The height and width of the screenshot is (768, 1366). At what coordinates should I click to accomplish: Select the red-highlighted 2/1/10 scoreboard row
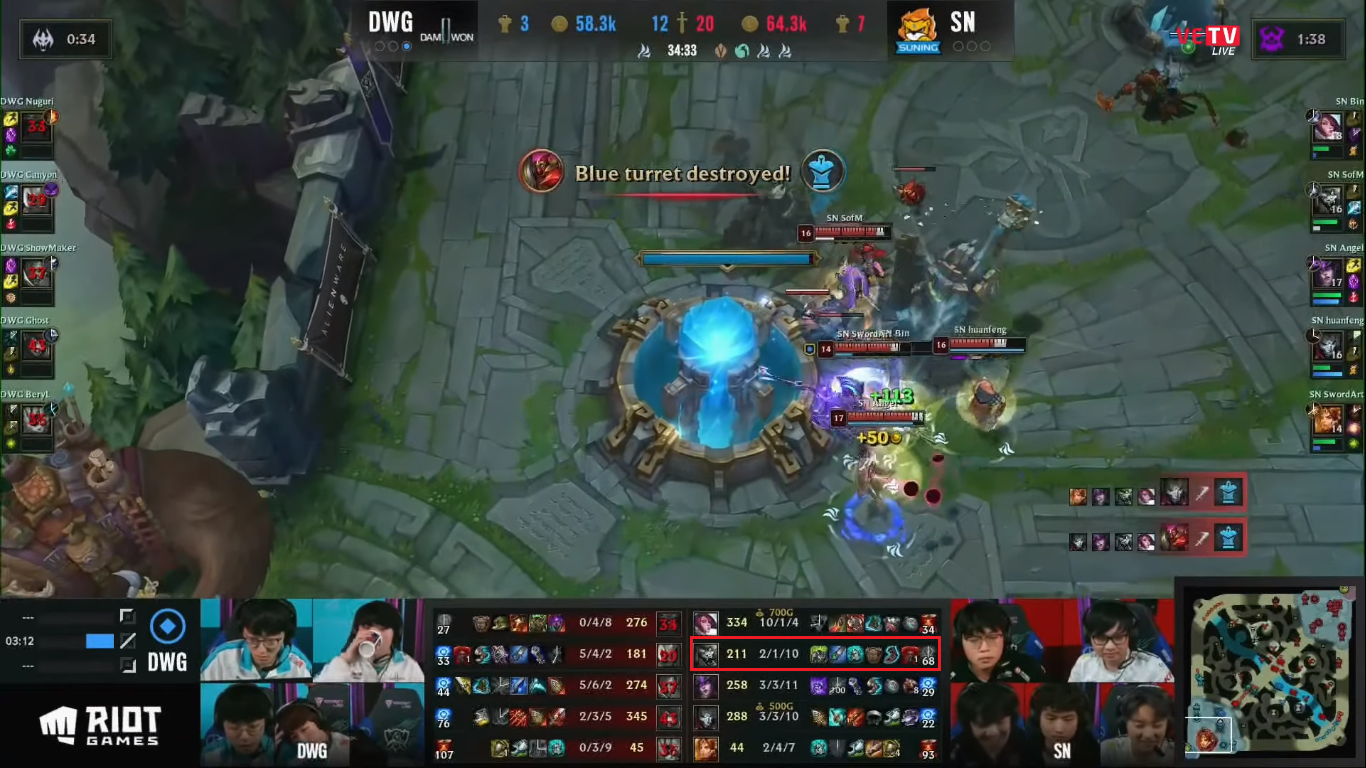pos(815,655)
